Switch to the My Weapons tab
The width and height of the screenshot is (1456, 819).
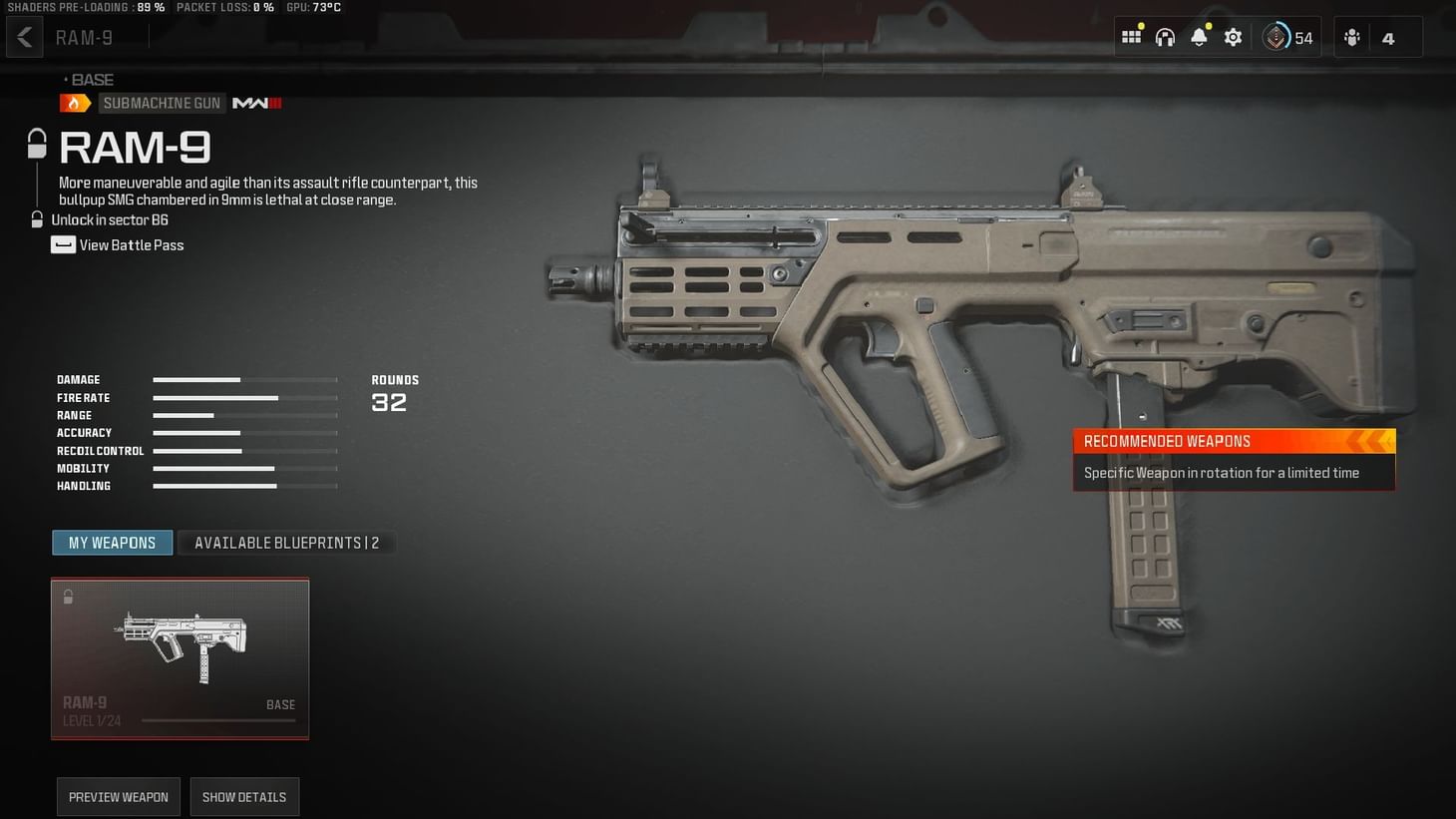(x=112, y=543)
